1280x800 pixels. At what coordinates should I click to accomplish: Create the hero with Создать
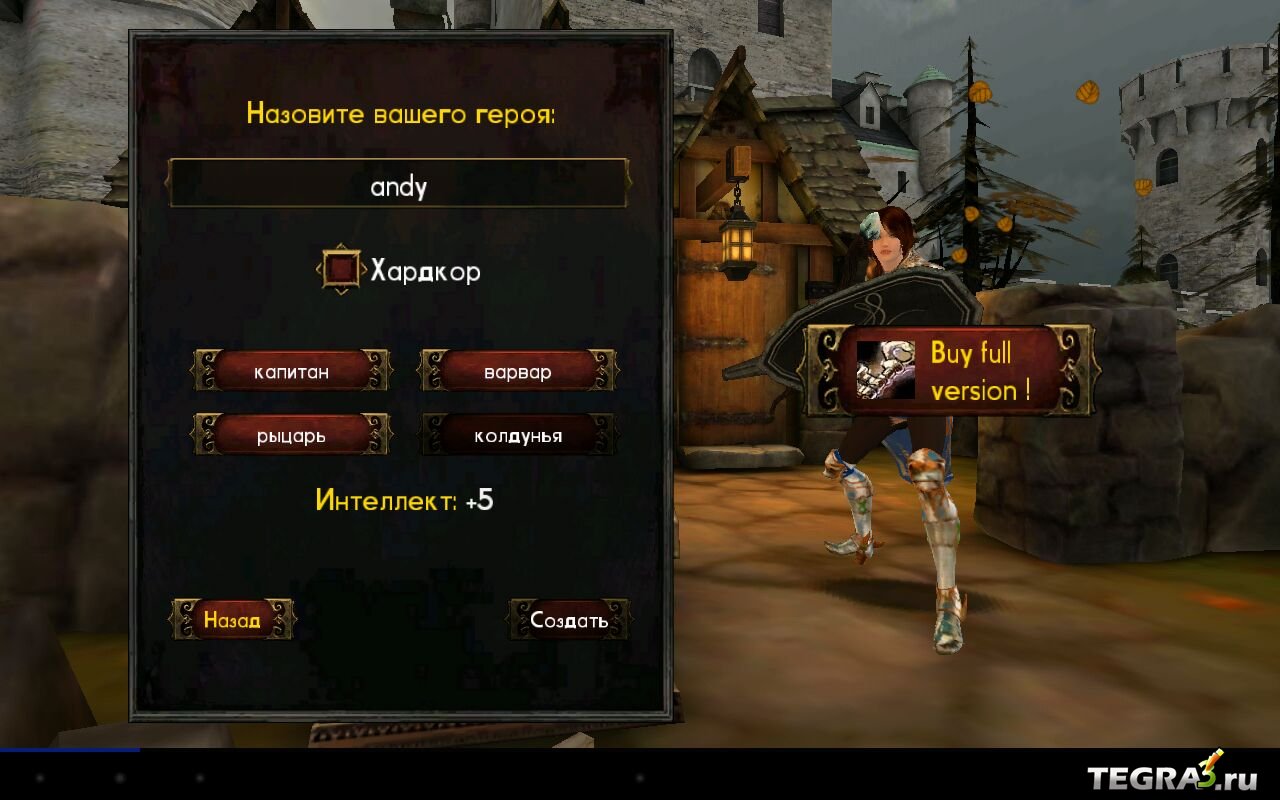click(569, 620)
